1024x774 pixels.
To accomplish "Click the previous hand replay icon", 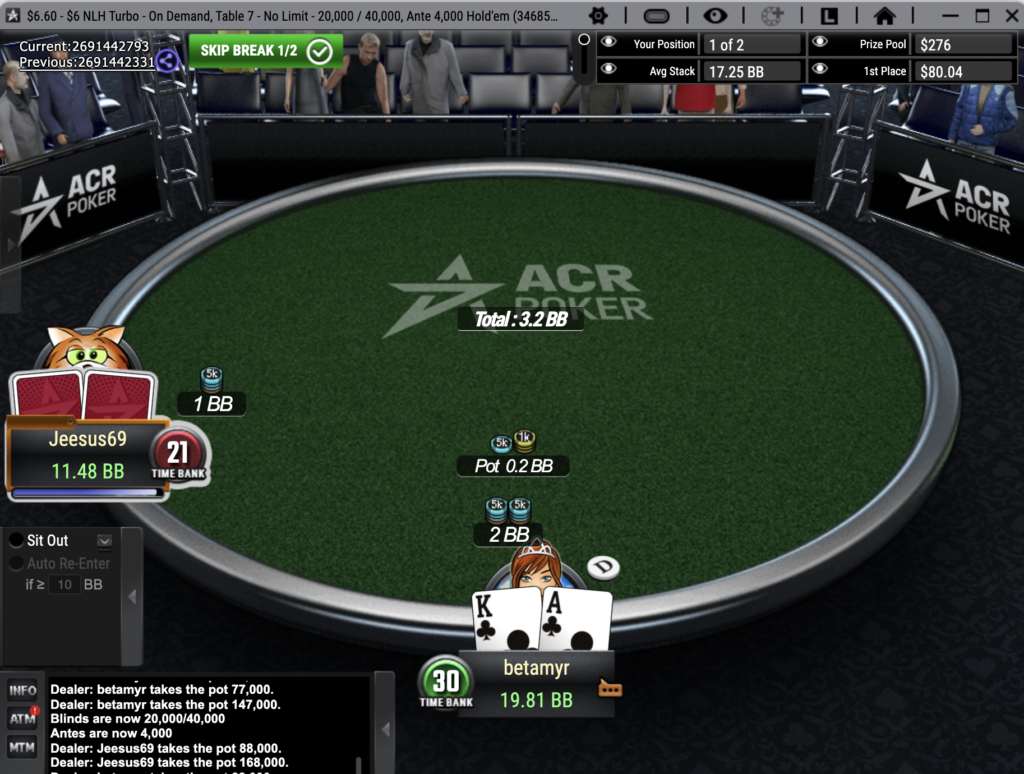I will coord(167,60).
